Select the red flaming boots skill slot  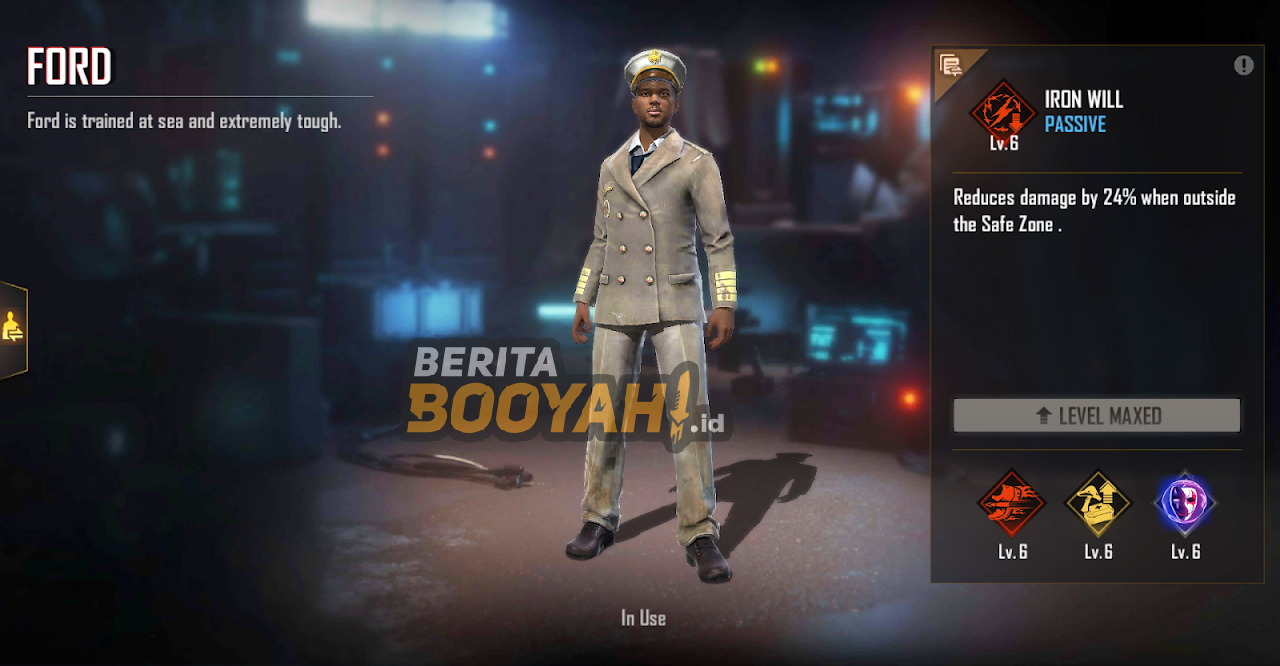1011,503
